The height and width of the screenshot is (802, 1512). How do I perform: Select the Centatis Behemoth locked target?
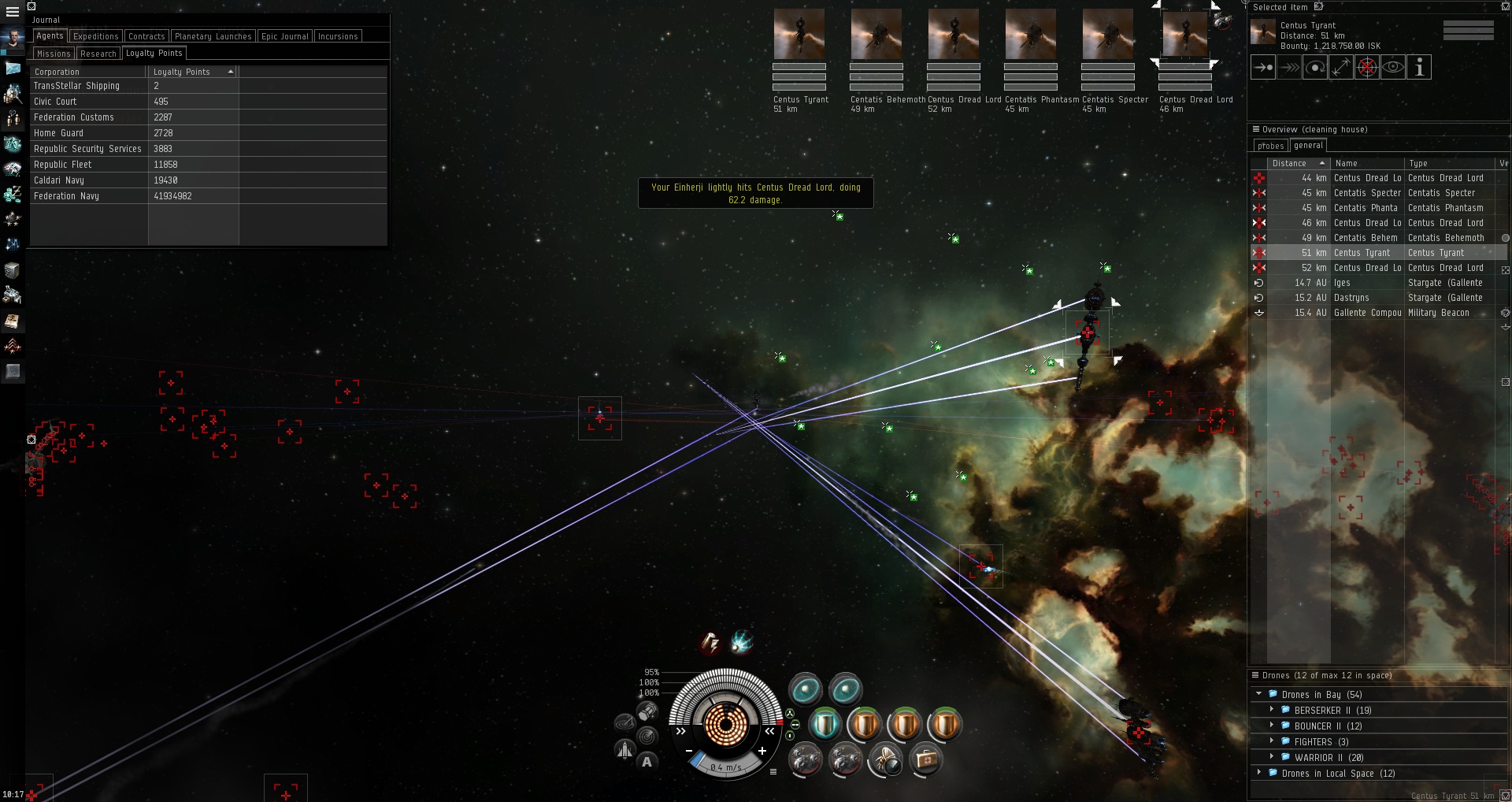coord(876,35)
